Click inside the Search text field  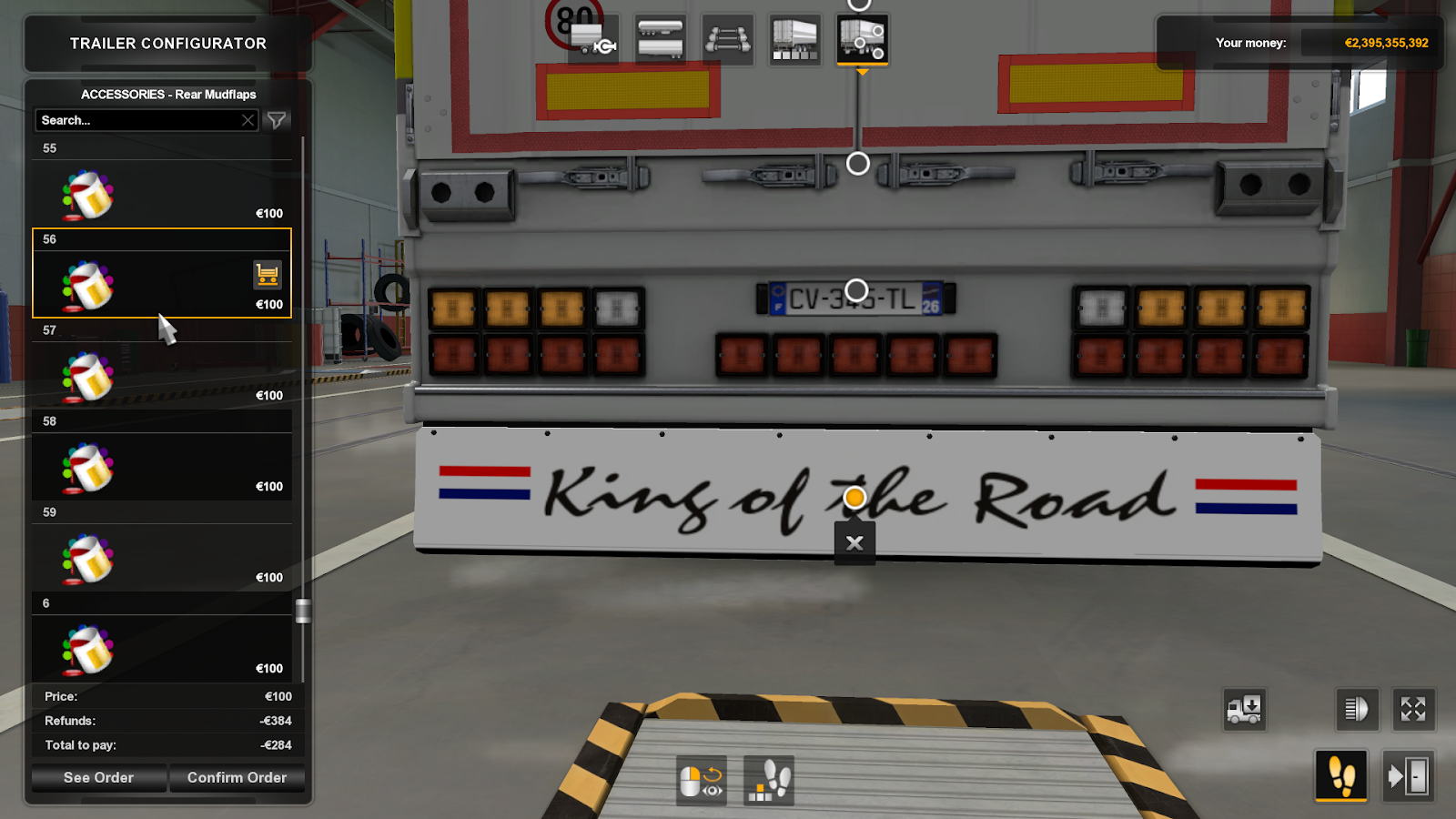136,119
